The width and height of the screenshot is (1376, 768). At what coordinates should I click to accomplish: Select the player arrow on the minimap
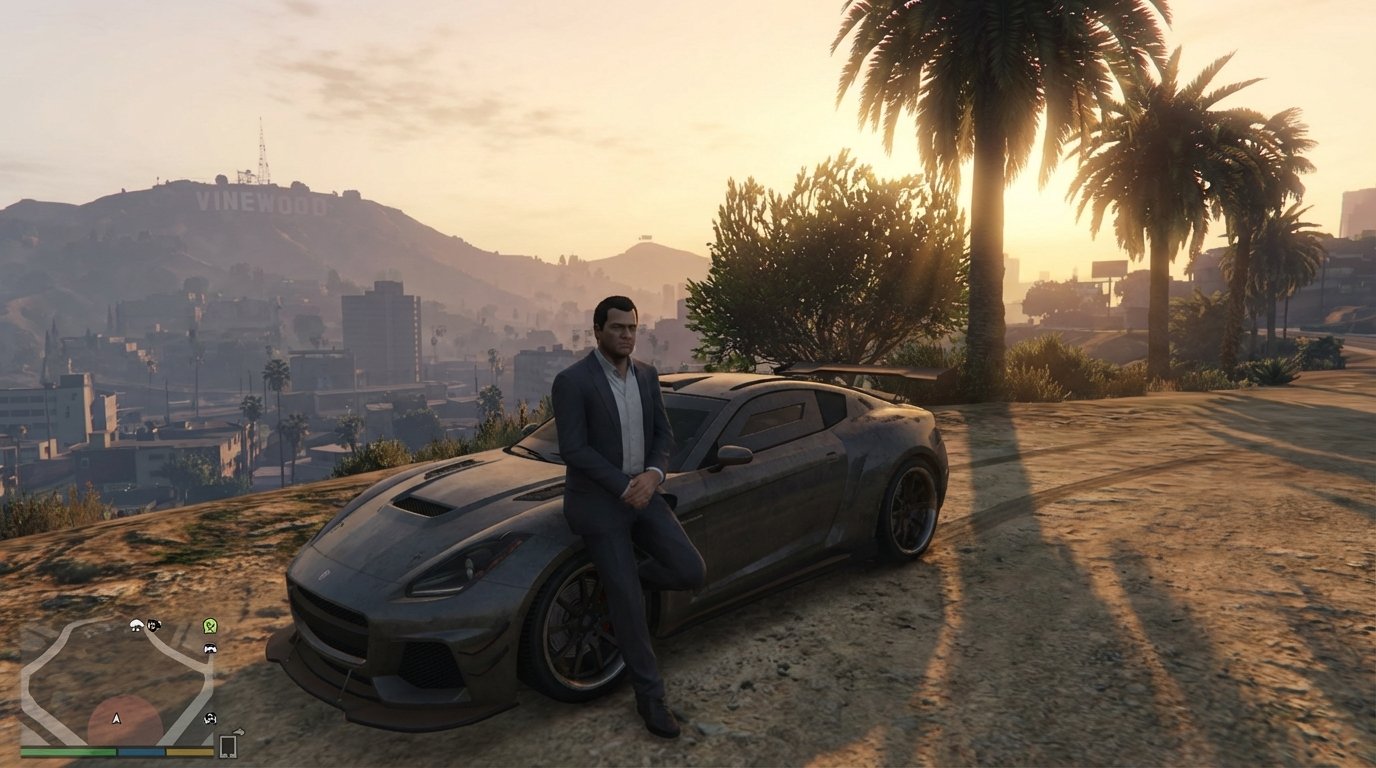click(115, 719)
